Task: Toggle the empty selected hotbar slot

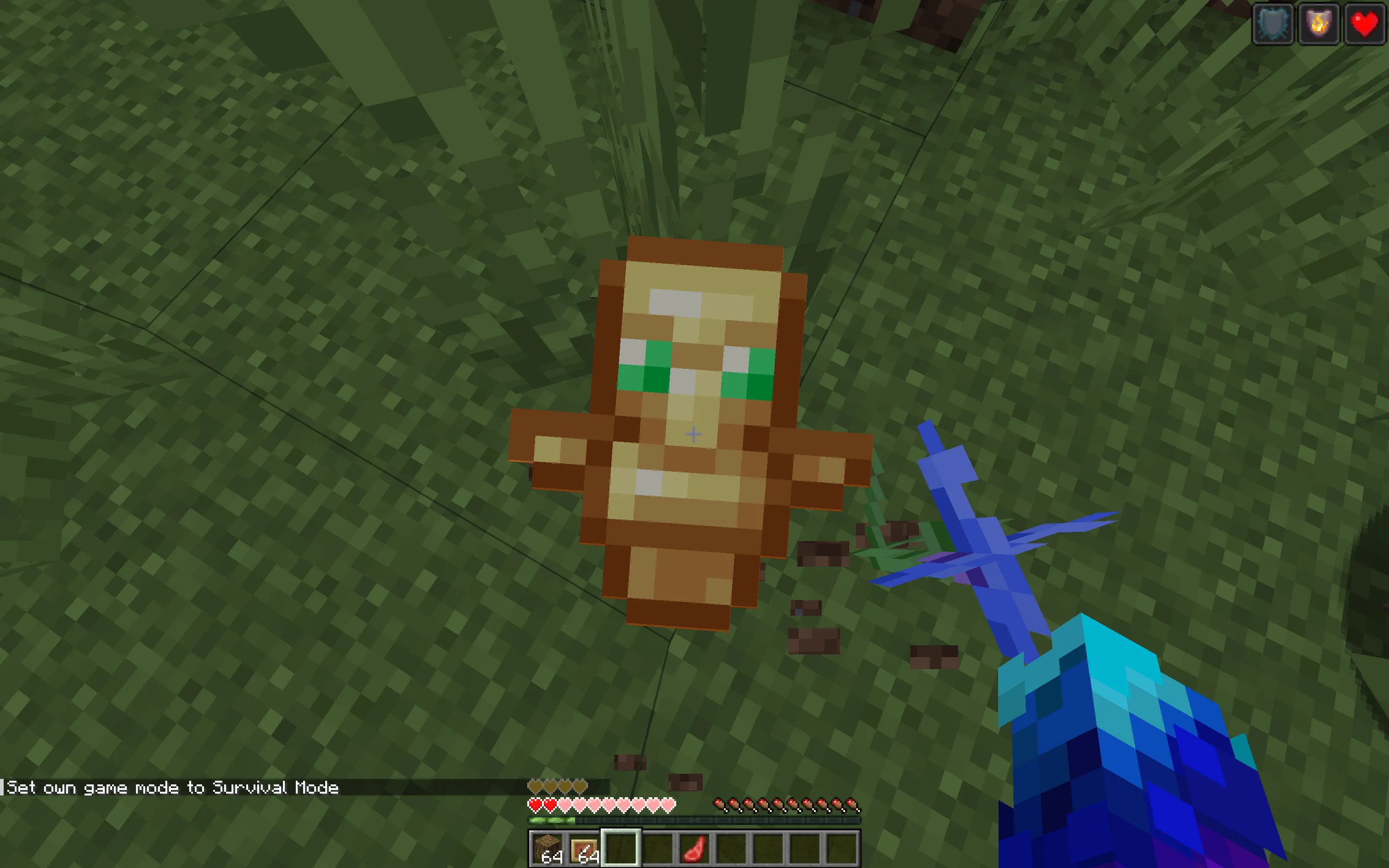Action: tap(622, 849)
